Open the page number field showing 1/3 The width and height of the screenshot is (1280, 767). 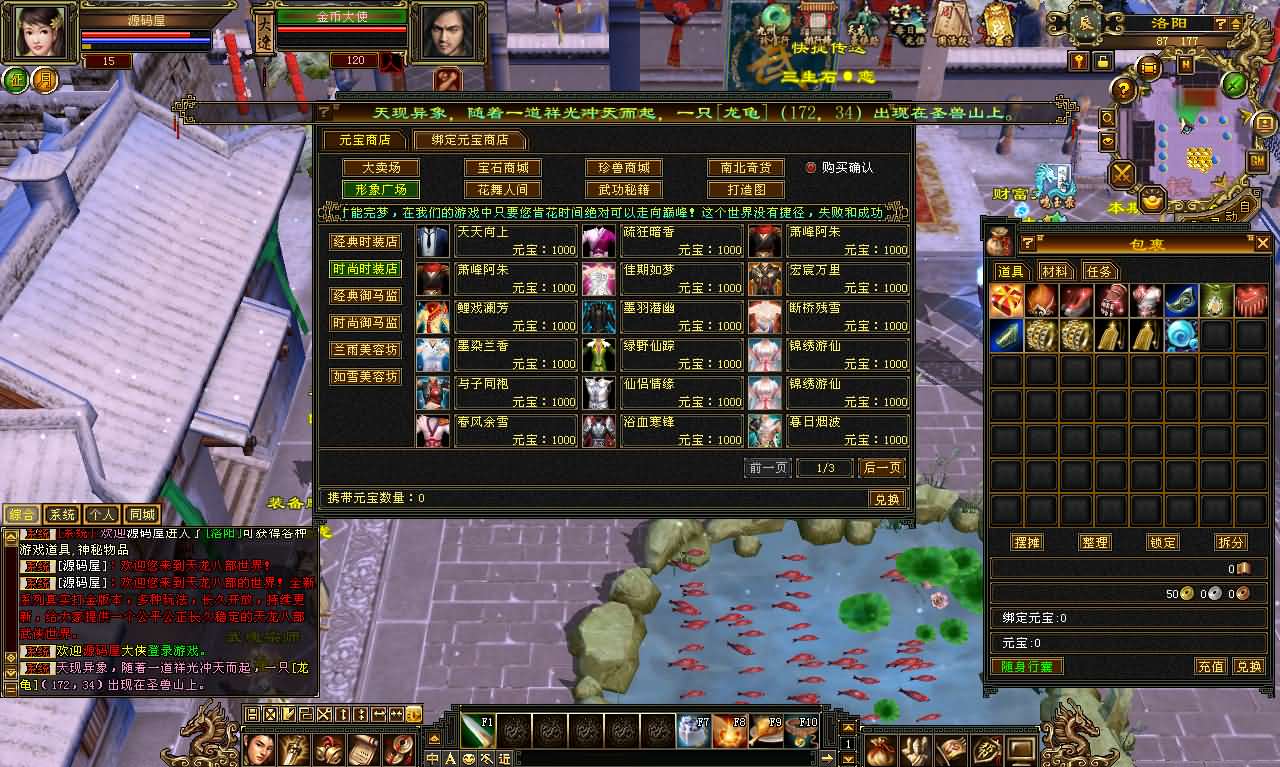pos(824,467)
